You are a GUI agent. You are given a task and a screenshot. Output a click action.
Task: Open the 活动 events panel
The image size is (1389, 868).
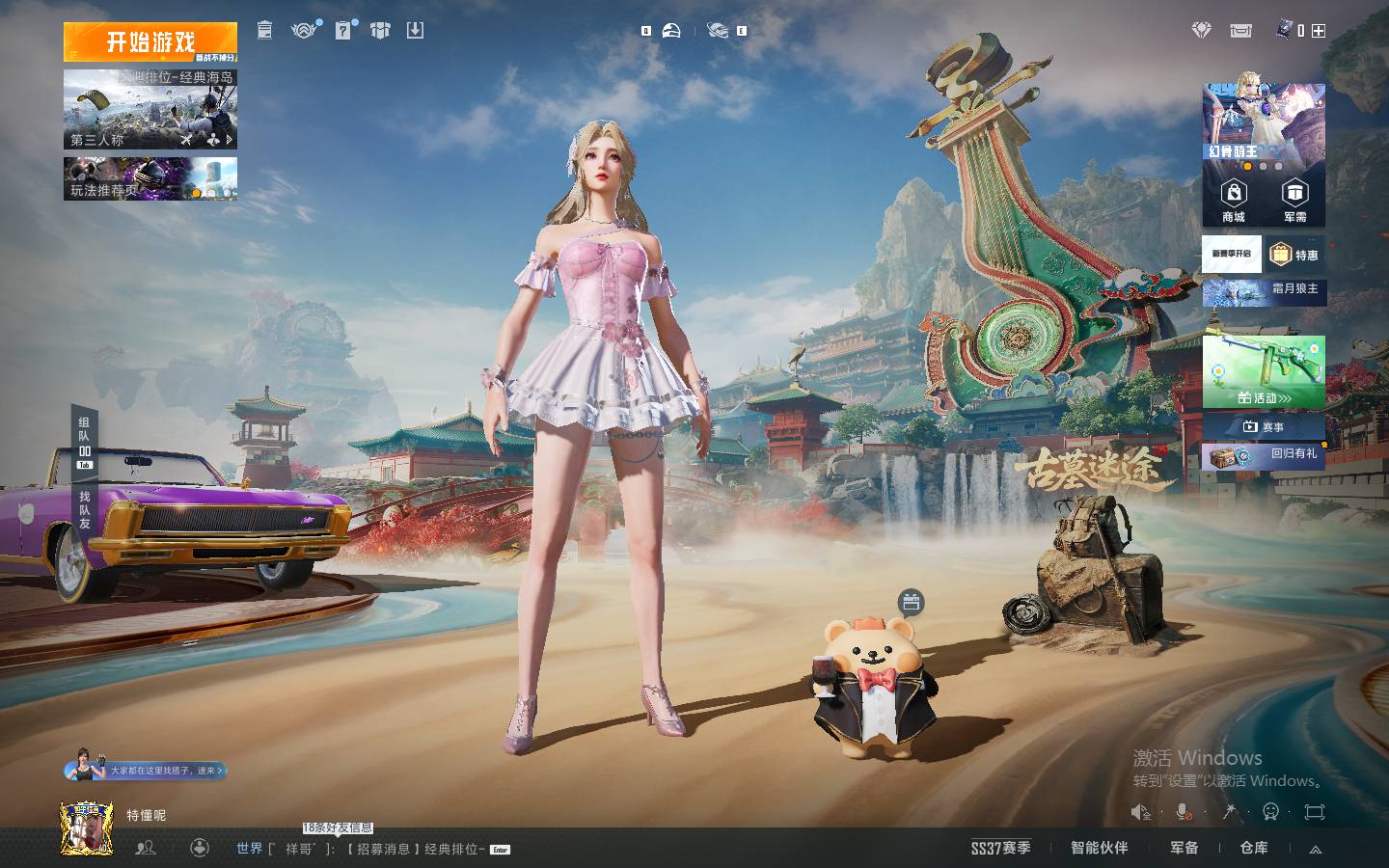1264,372
